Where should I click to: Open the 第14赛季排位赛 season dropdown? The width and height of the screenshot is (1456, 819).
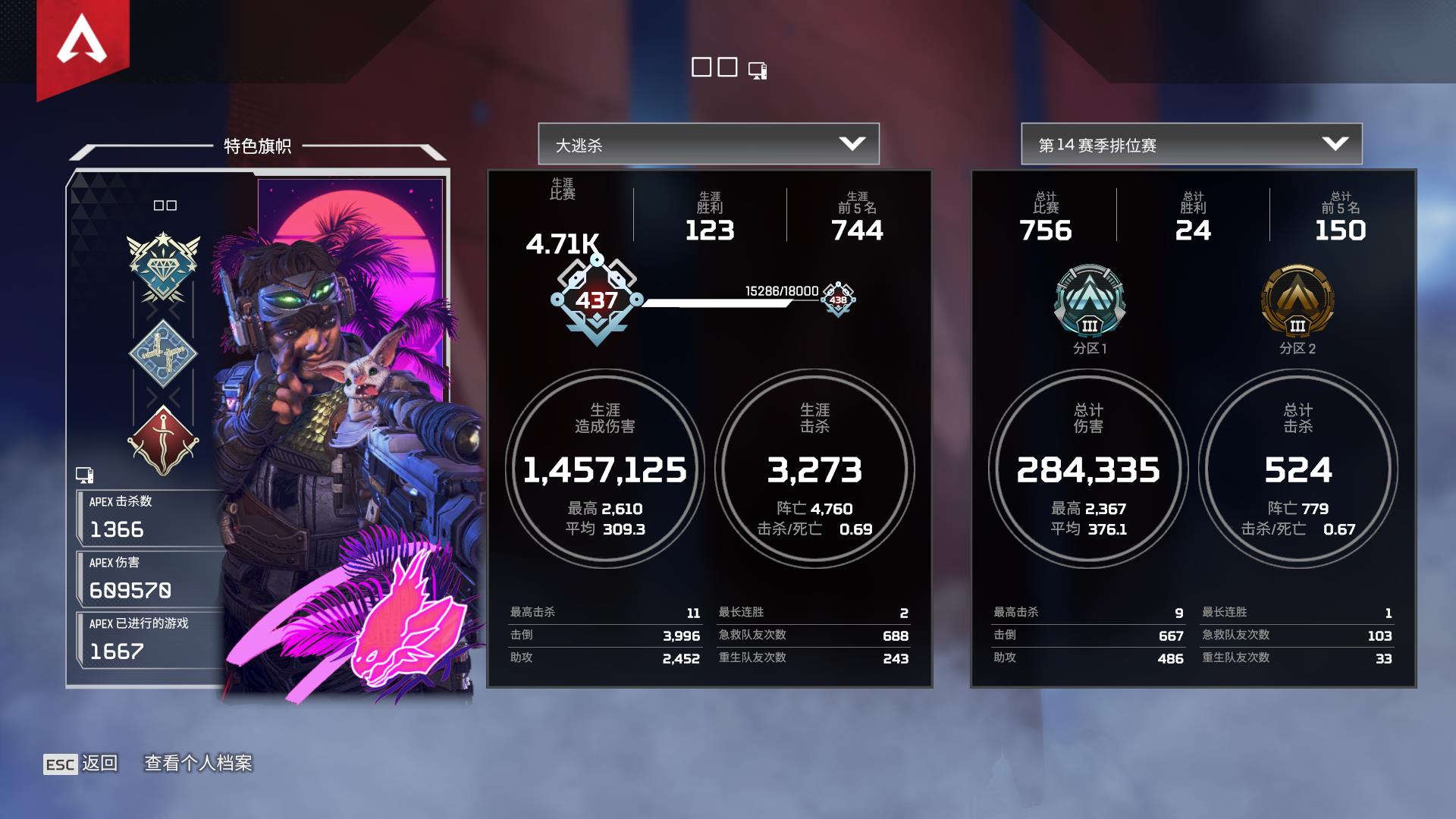click(1191, 144)
